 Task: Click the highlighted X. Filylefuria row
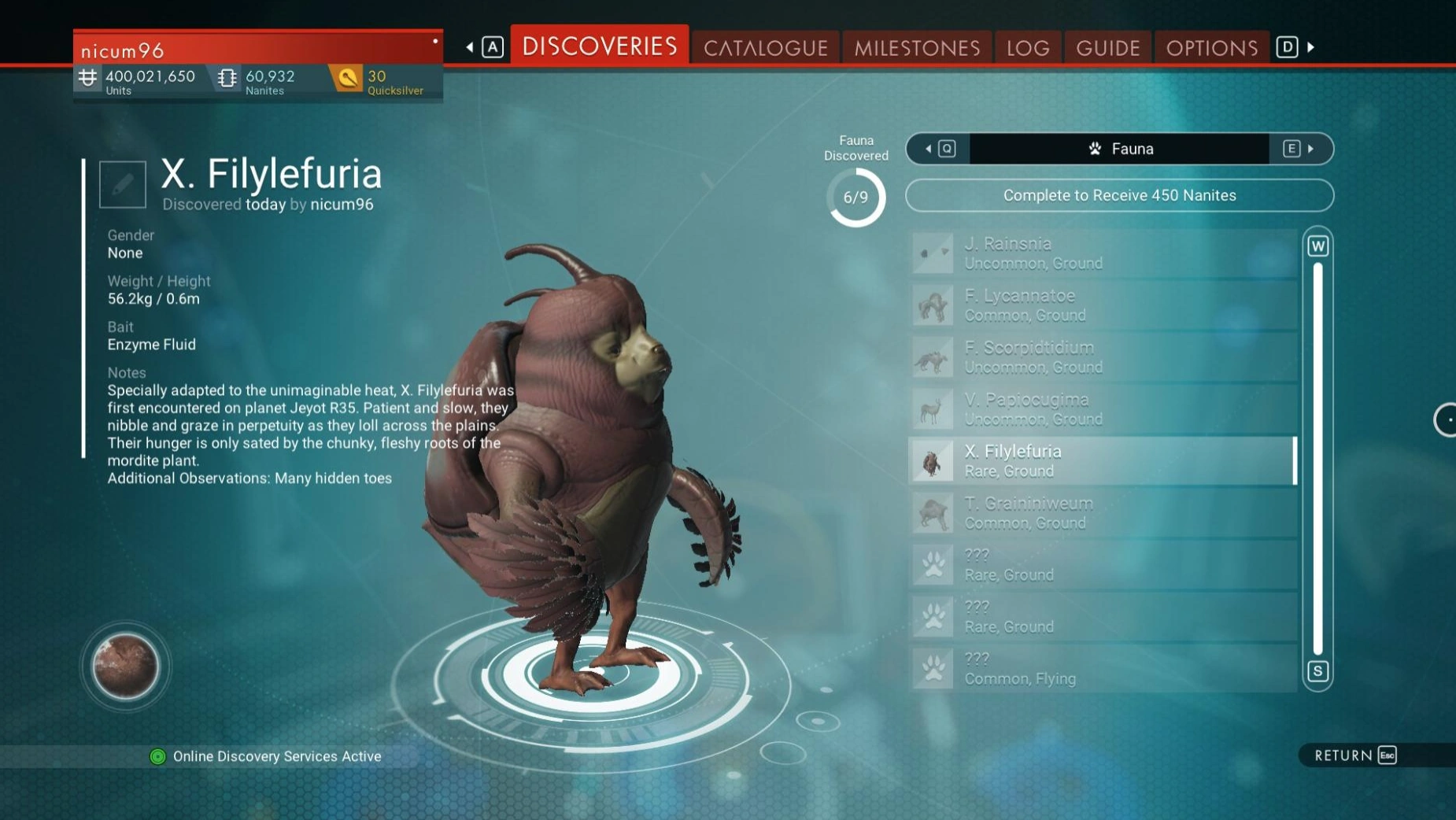tap(1102, 460)
